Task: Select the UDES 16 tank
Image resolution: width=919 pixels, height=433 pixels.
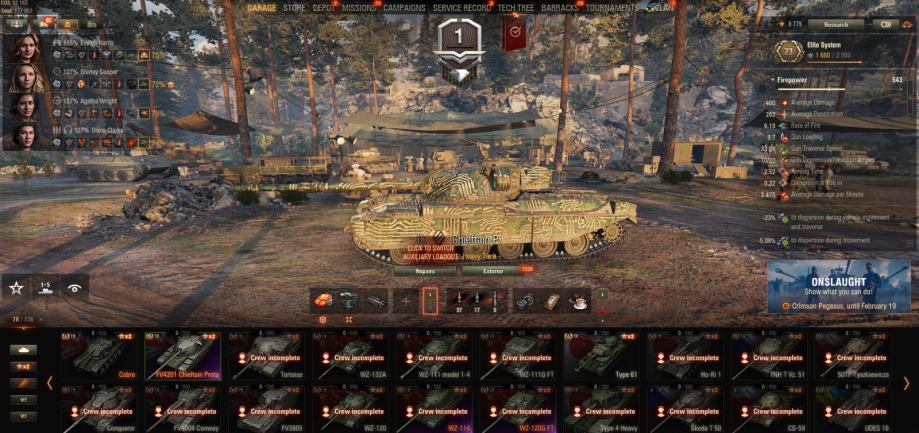Action: click(856, 408)
